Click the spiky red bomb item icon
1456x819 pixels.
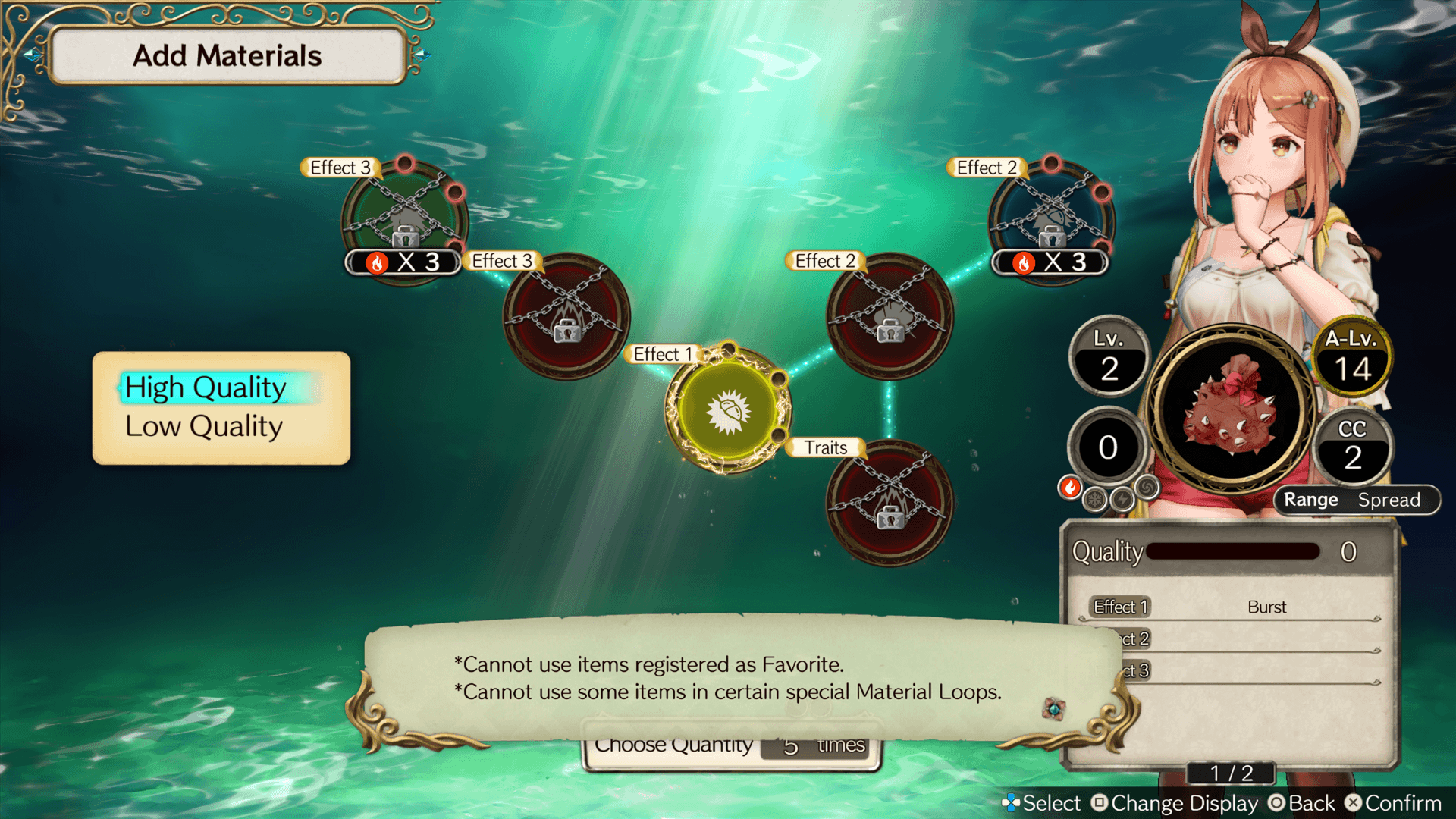click(x=1232, y=407)
